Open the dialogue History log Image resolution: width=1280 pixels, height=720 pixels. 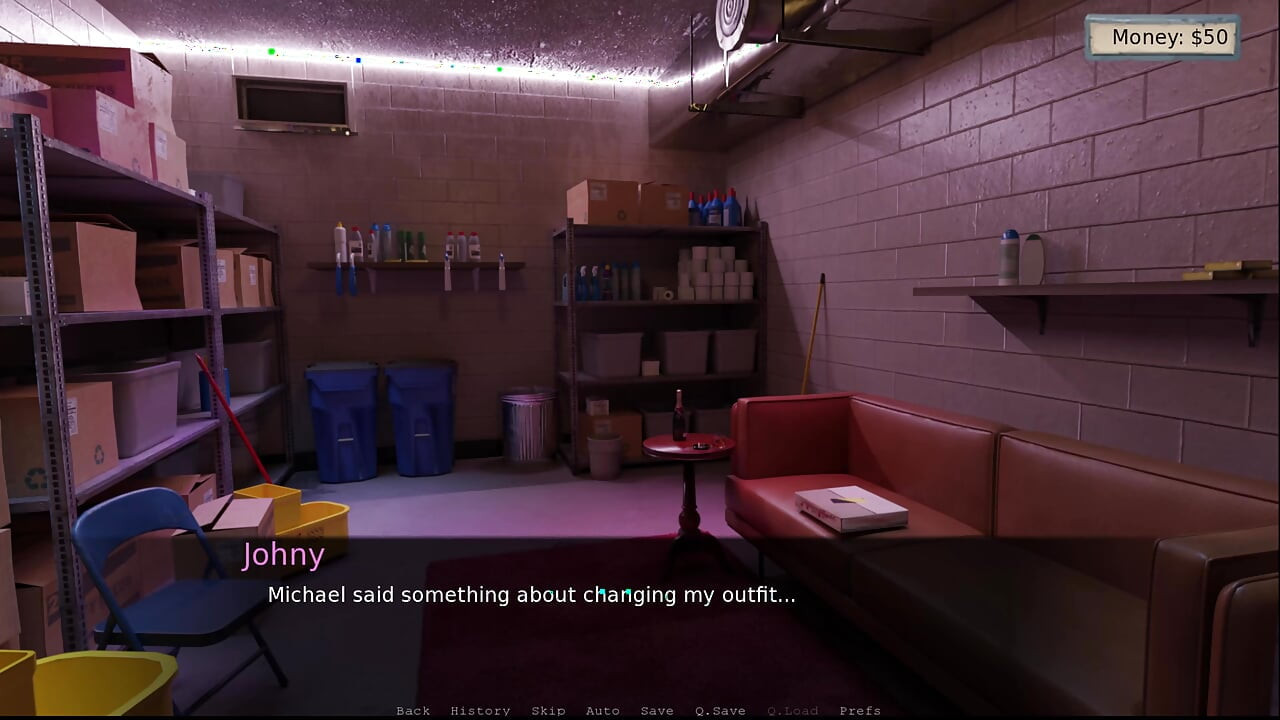pos(480,711)
